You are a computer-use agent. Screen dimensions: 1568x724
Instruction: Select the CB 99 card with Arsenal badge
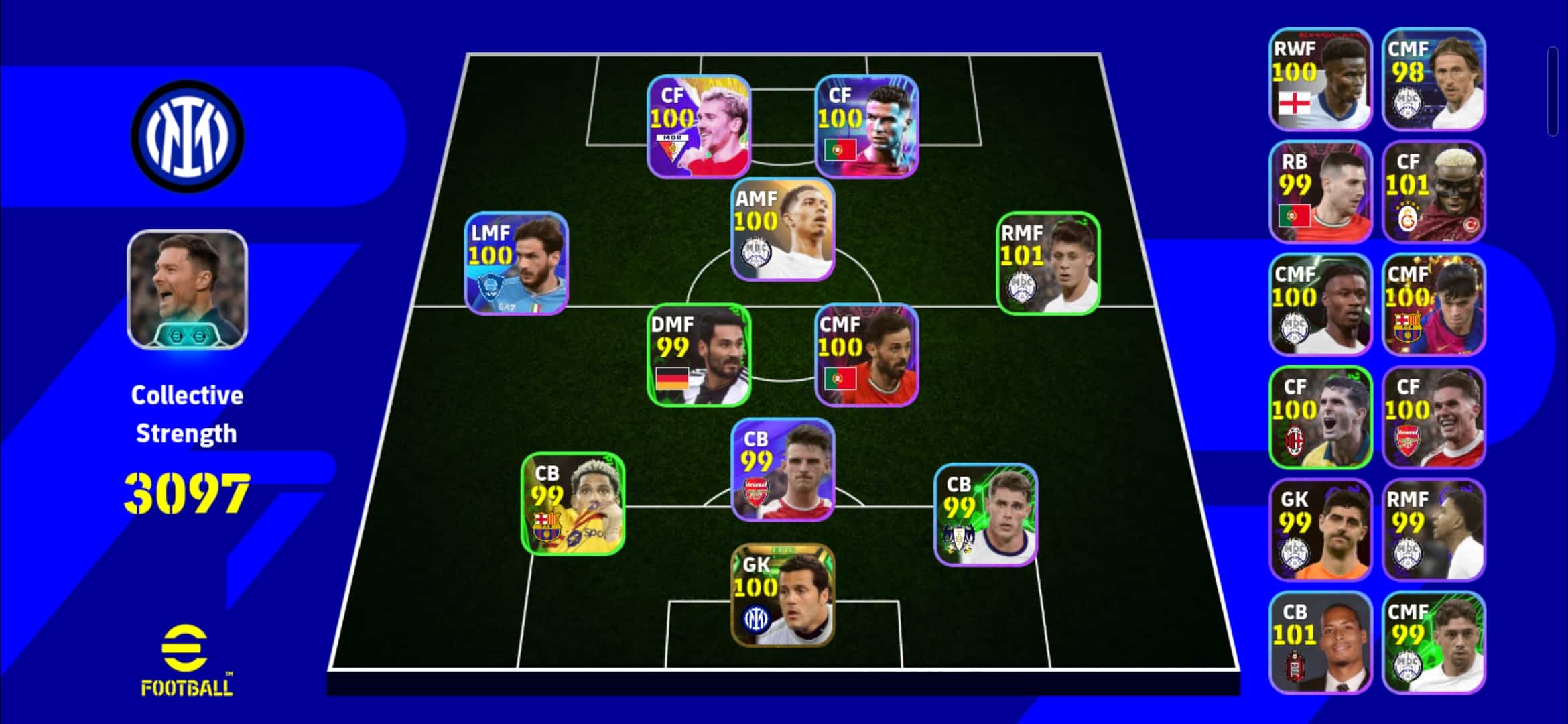[x=782, y=469]
